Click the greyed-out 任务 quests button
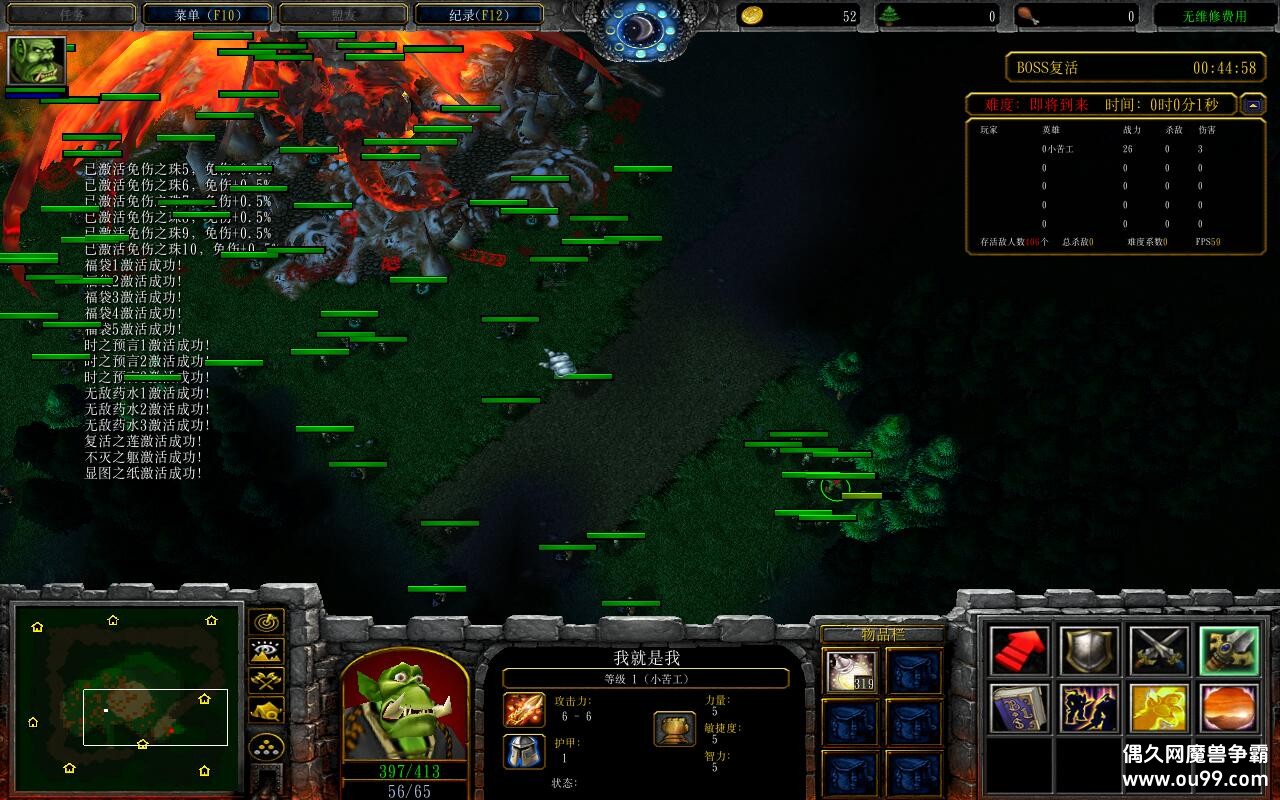1280x800 pixels. (71, 15)
